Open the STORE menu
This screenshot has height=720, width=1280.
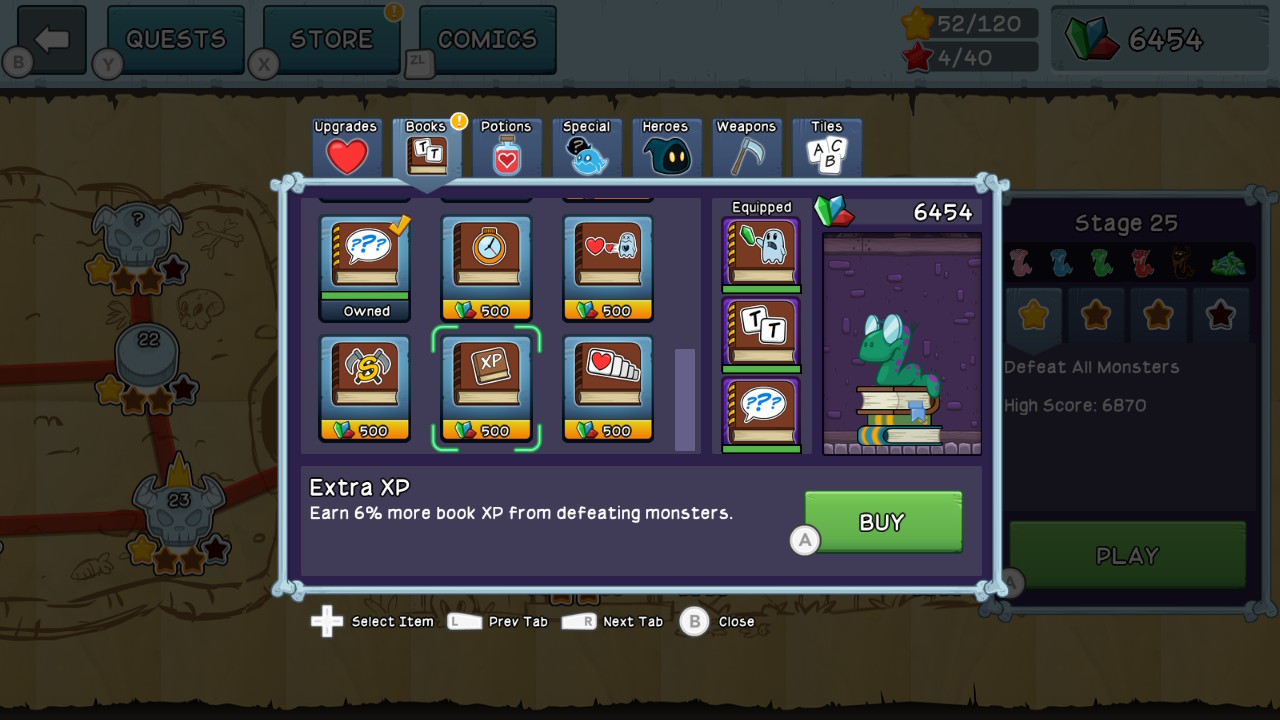[331, 38]
